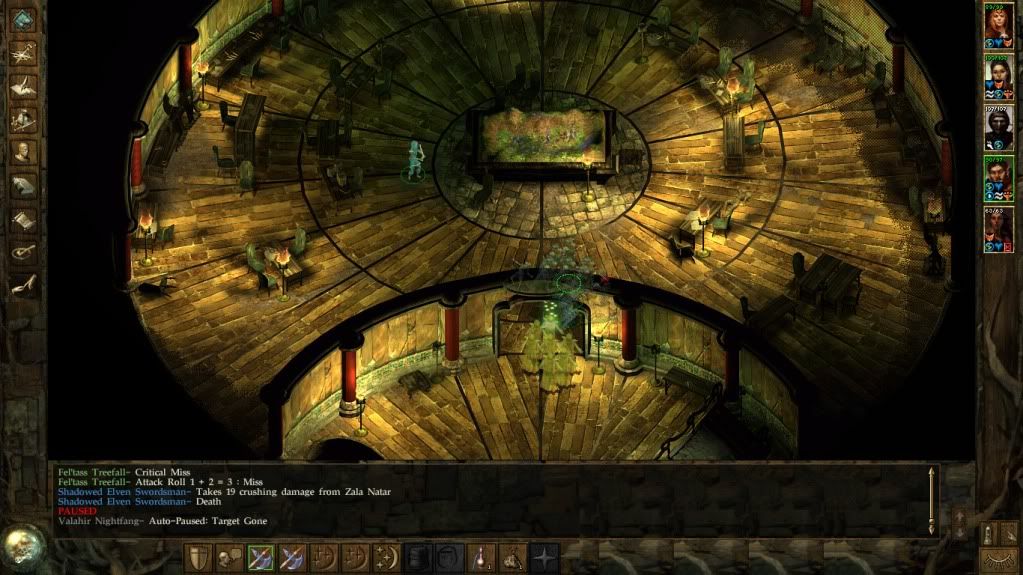Open the scroll icon in the sidebar
The height and width of the screenshot is (575, 1023).
pos(23,219)
